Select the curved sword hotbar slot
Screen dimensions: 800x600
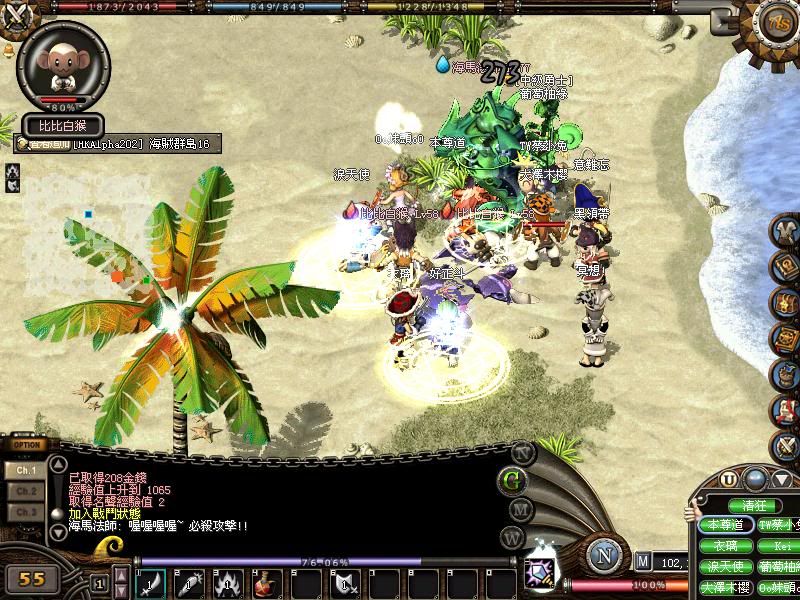(x=151, y=583)
